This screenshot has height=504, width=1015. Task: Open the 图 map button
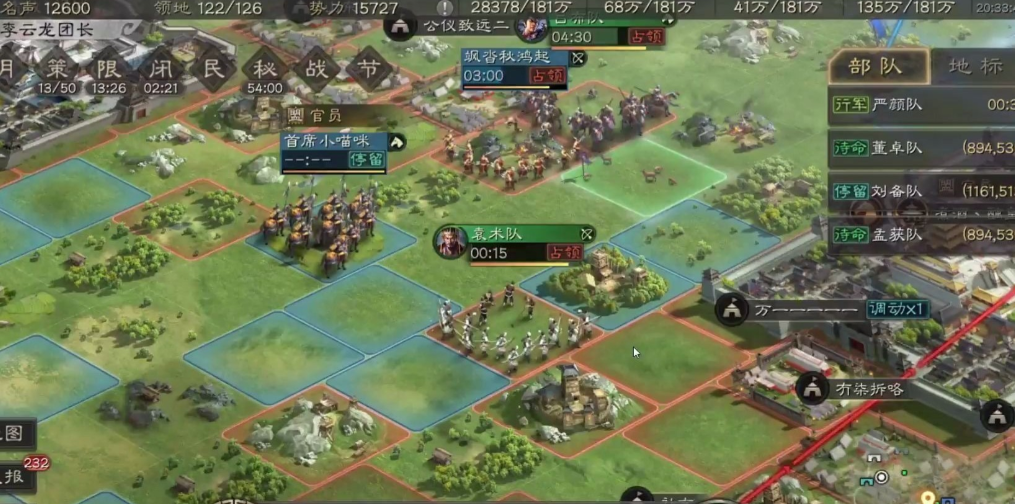[x=16, y=434]
